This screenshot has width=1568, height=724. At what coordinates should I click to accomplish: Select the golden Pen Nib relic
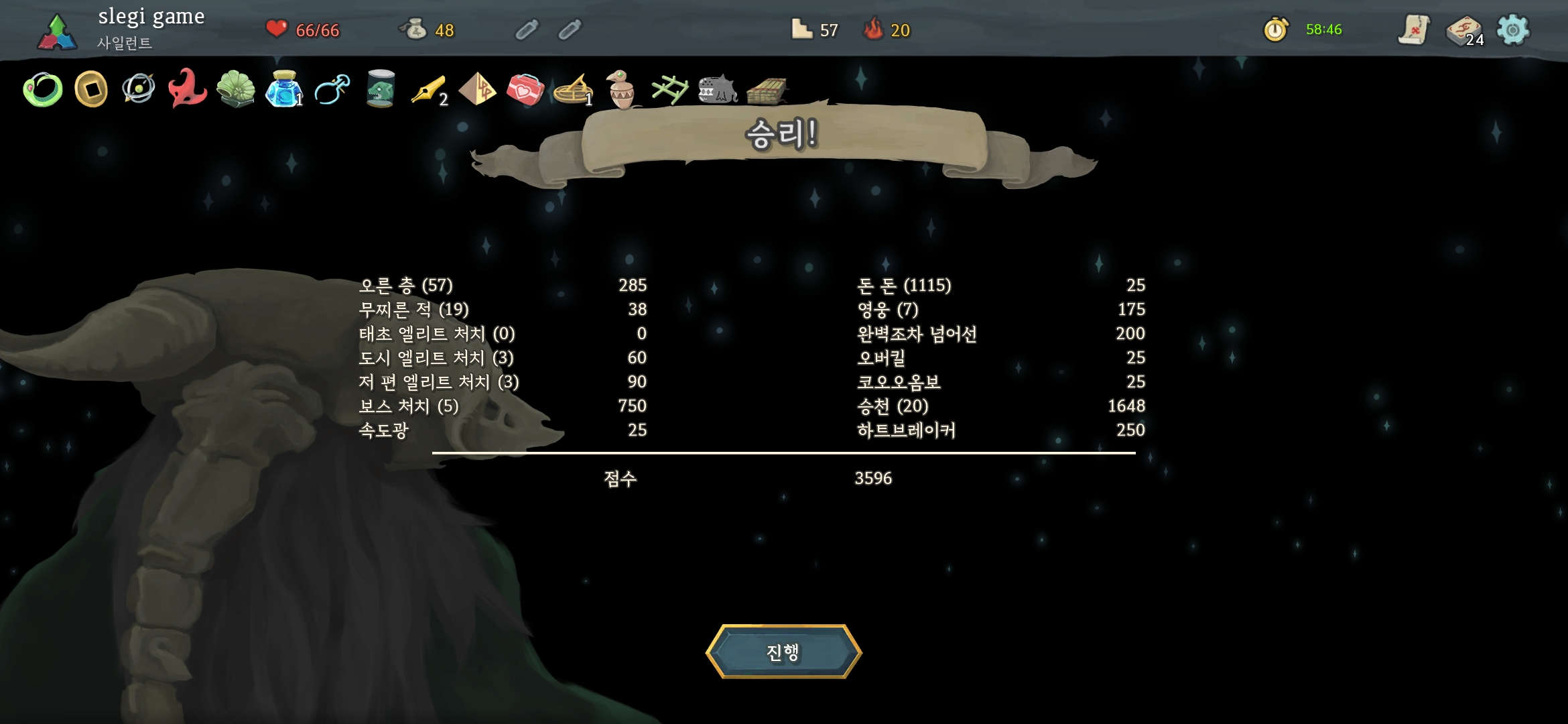coord(428,90)
